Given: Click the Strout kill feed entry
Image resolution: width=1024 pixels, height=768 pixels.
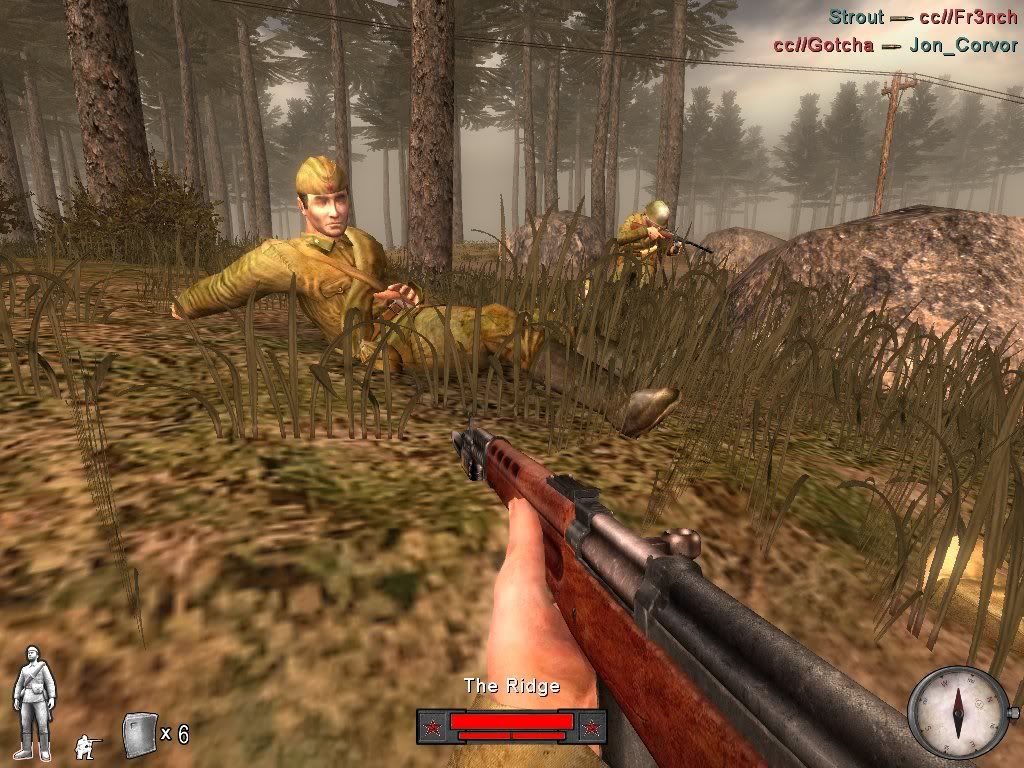Looking at the screenshot, I should 921,17.
